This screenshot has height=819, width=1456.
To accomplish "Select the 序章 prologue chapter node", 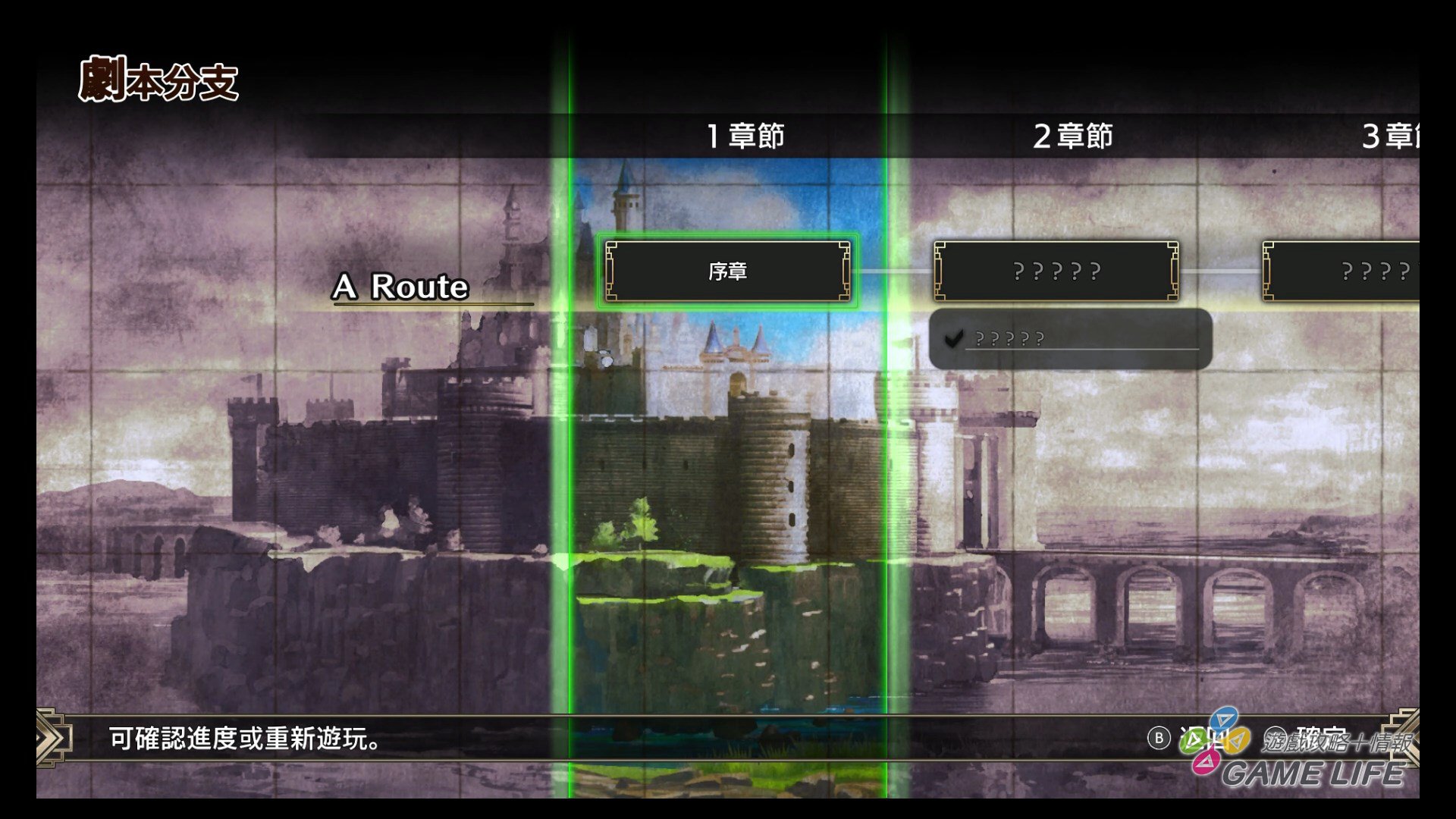I will point(726,271).
